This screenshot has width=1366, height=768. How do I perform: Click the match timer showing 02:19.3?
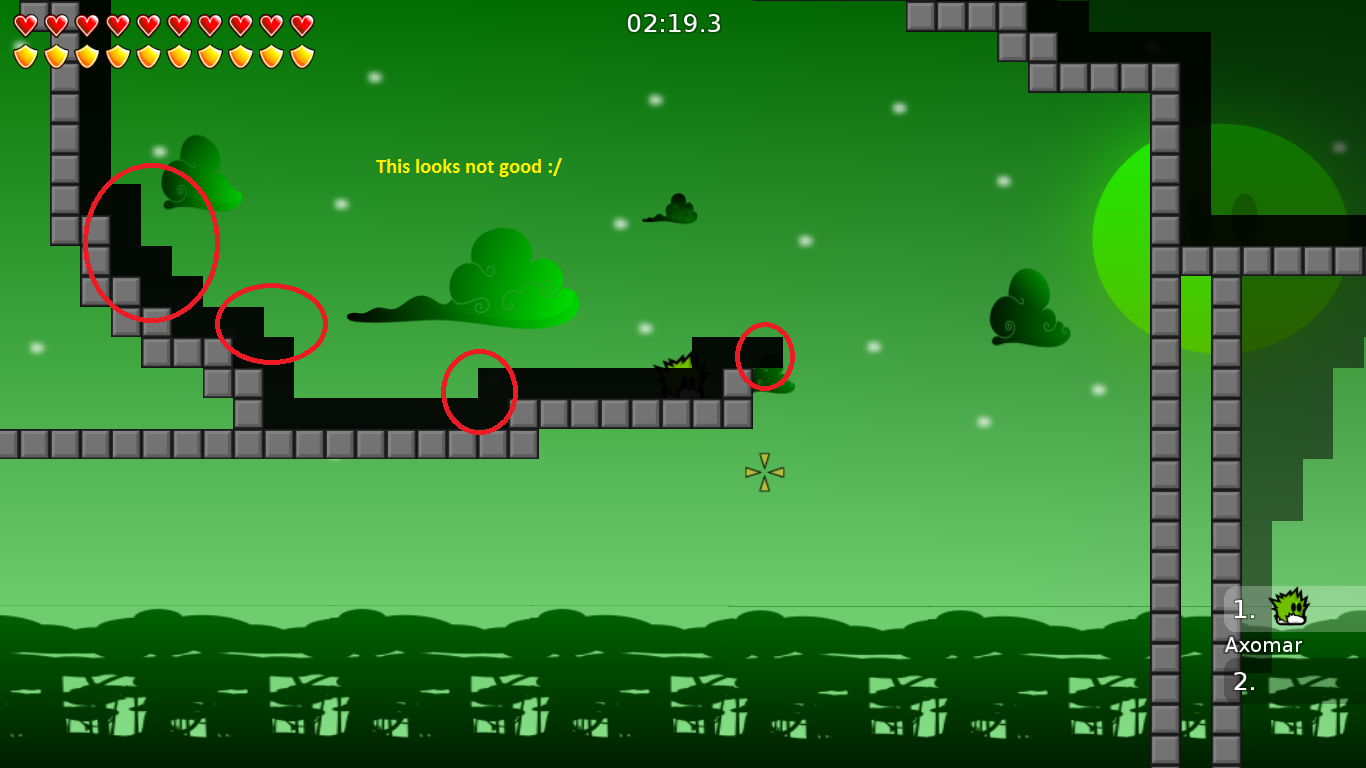tap(673, 24)
